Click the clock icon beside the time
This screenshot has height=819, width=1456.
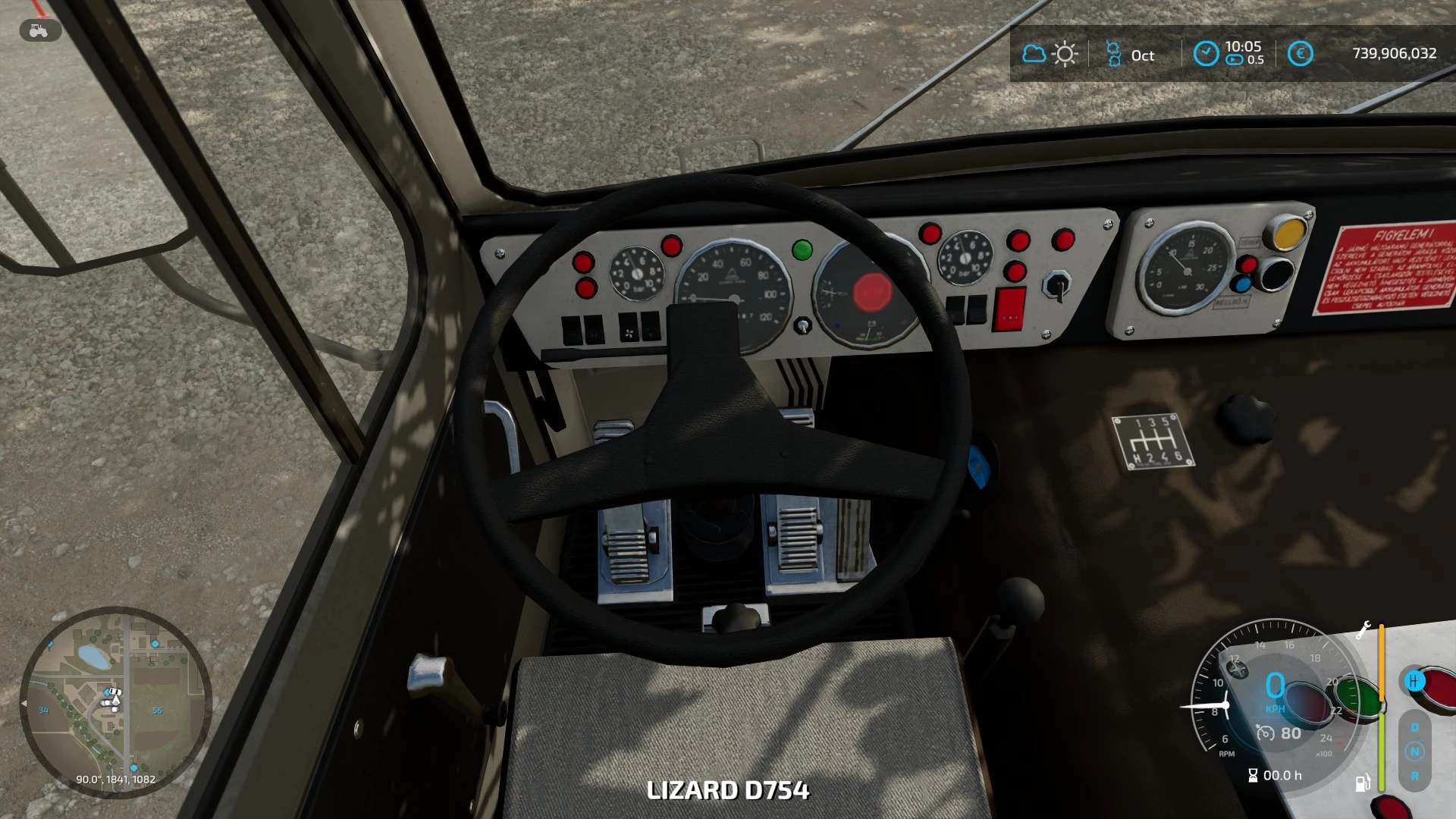(1206, 54)
